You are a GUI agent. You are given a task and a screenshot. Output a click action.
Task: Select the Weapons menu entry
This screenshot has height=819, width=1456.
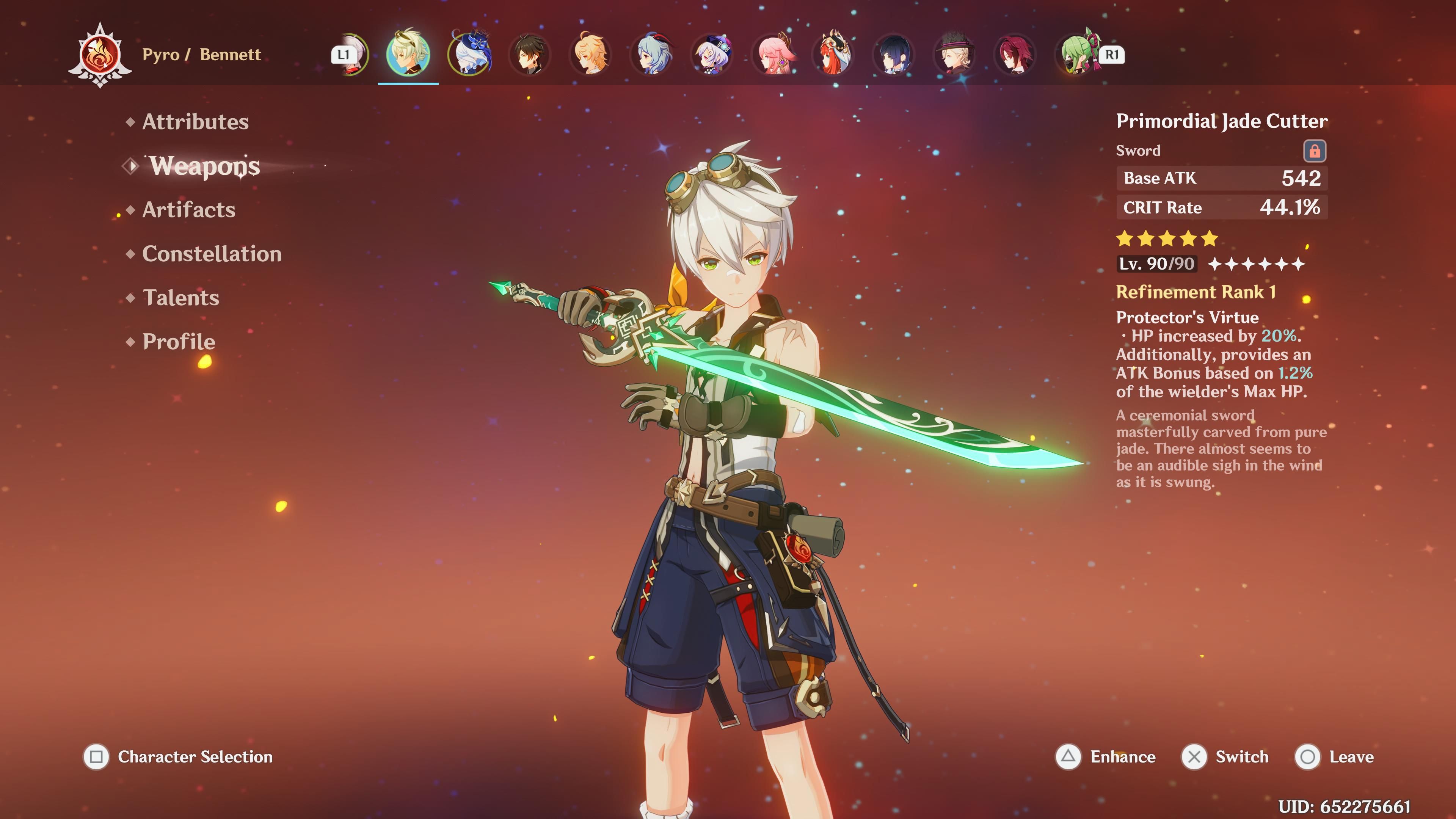click(204, 166)
